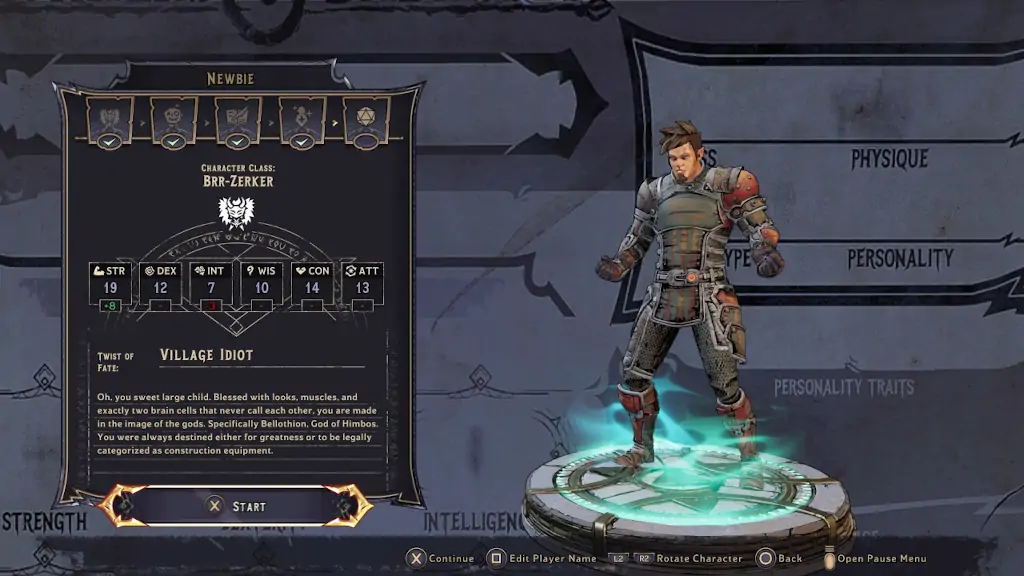Image resolution: width=1024 pixels, height=576 pixels.
Task: Pick the CON stat box
Action: 313,284
